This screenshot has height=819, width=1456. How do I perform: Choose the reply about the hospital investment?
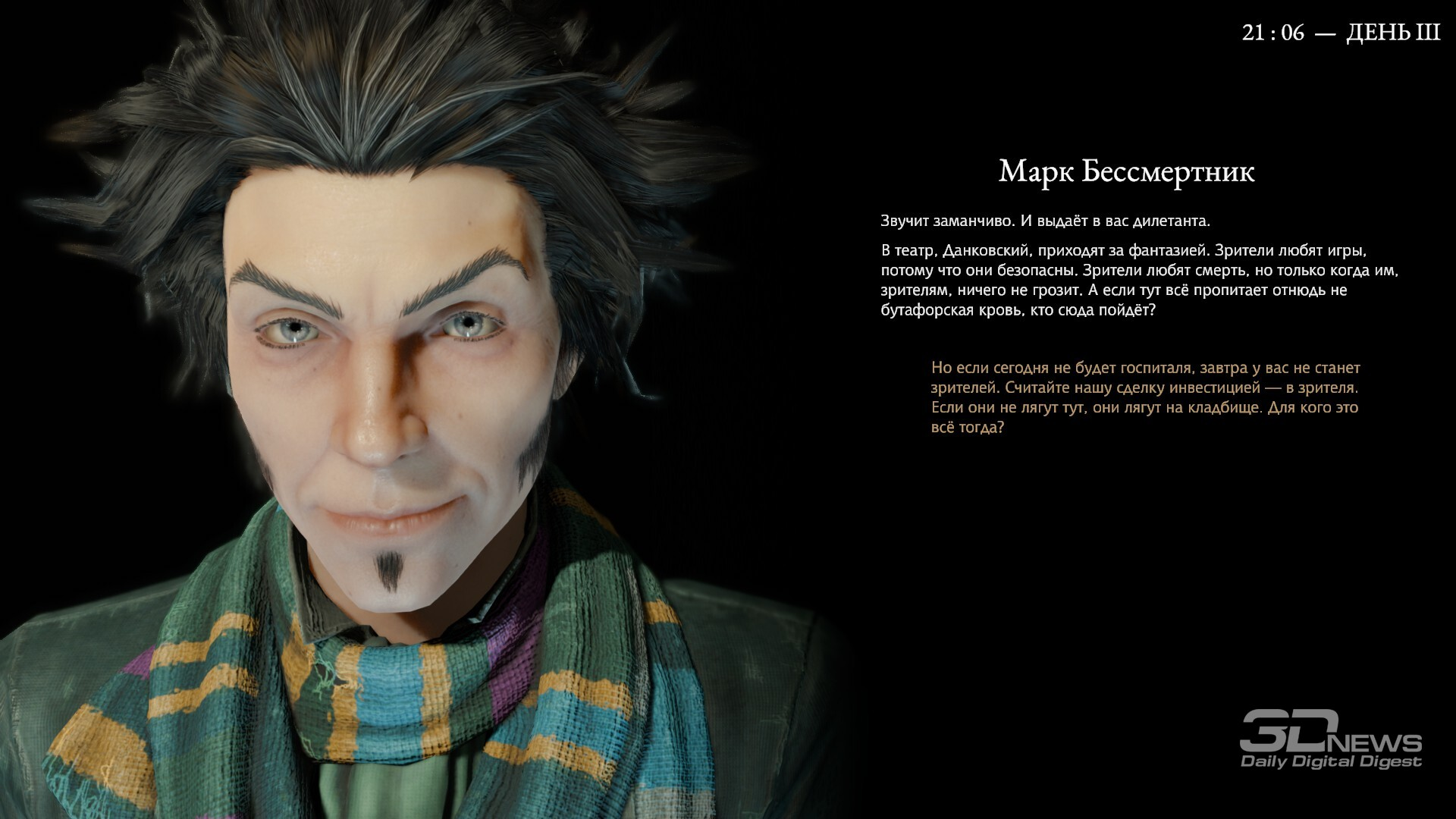pyautogui.click(x=1145, y=397)
